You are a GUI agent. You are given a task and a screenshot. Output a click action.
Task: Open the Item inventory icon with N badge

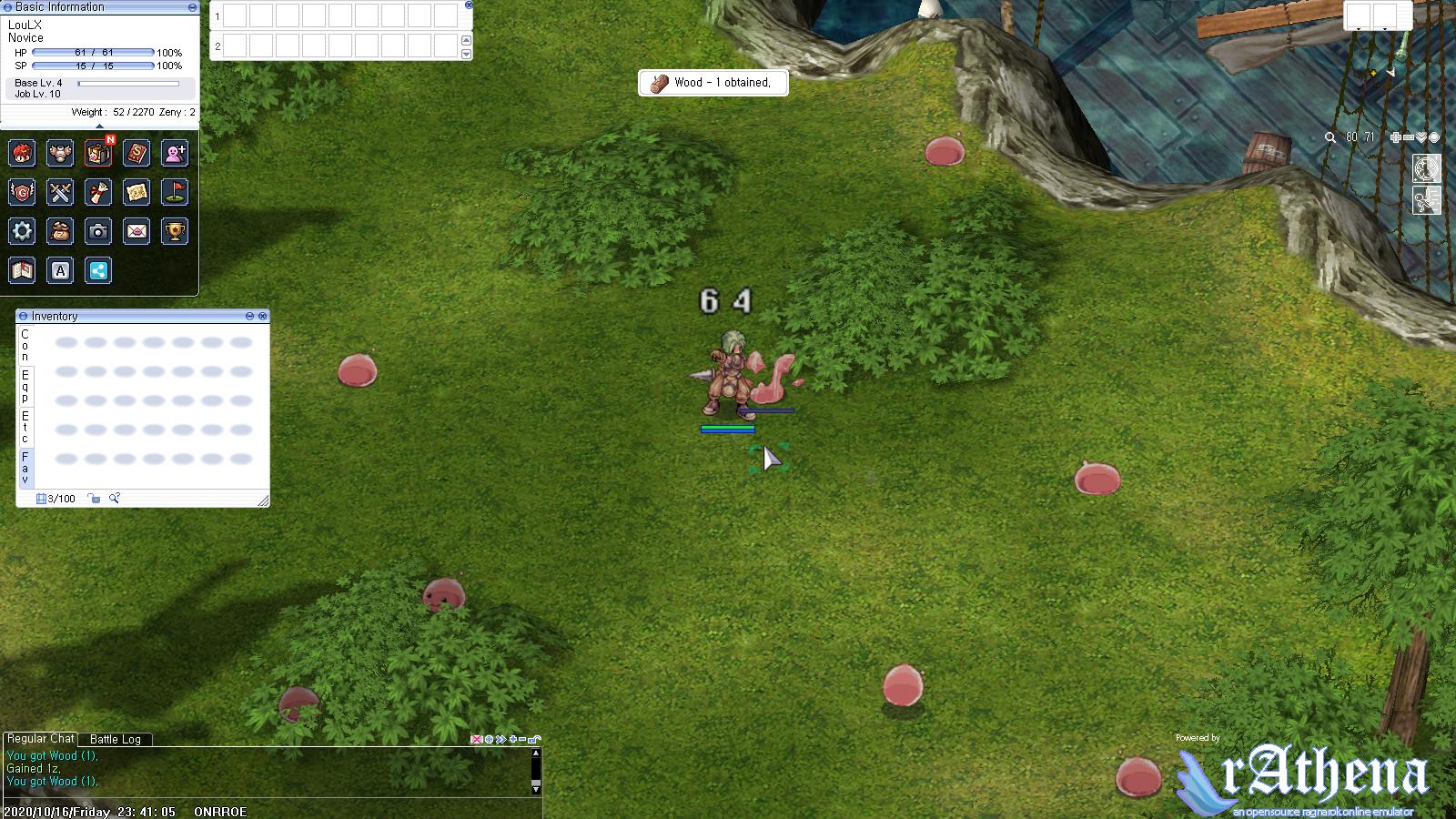tap(96, 153)
